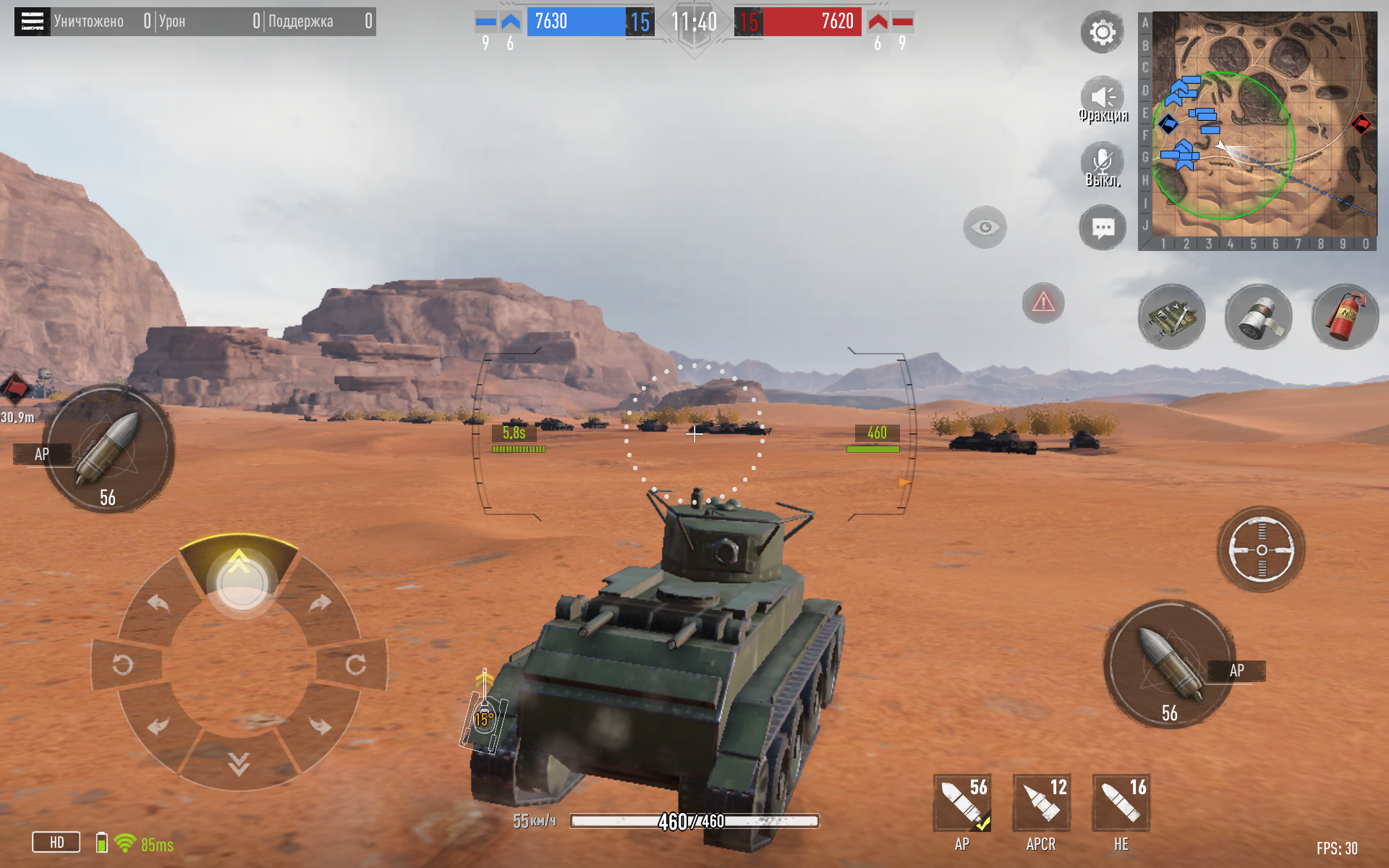The height and width of the screenshot is (868, 1389).
Task: Select the AP ammo with 56 rounds
Action: tap(962, 803)
